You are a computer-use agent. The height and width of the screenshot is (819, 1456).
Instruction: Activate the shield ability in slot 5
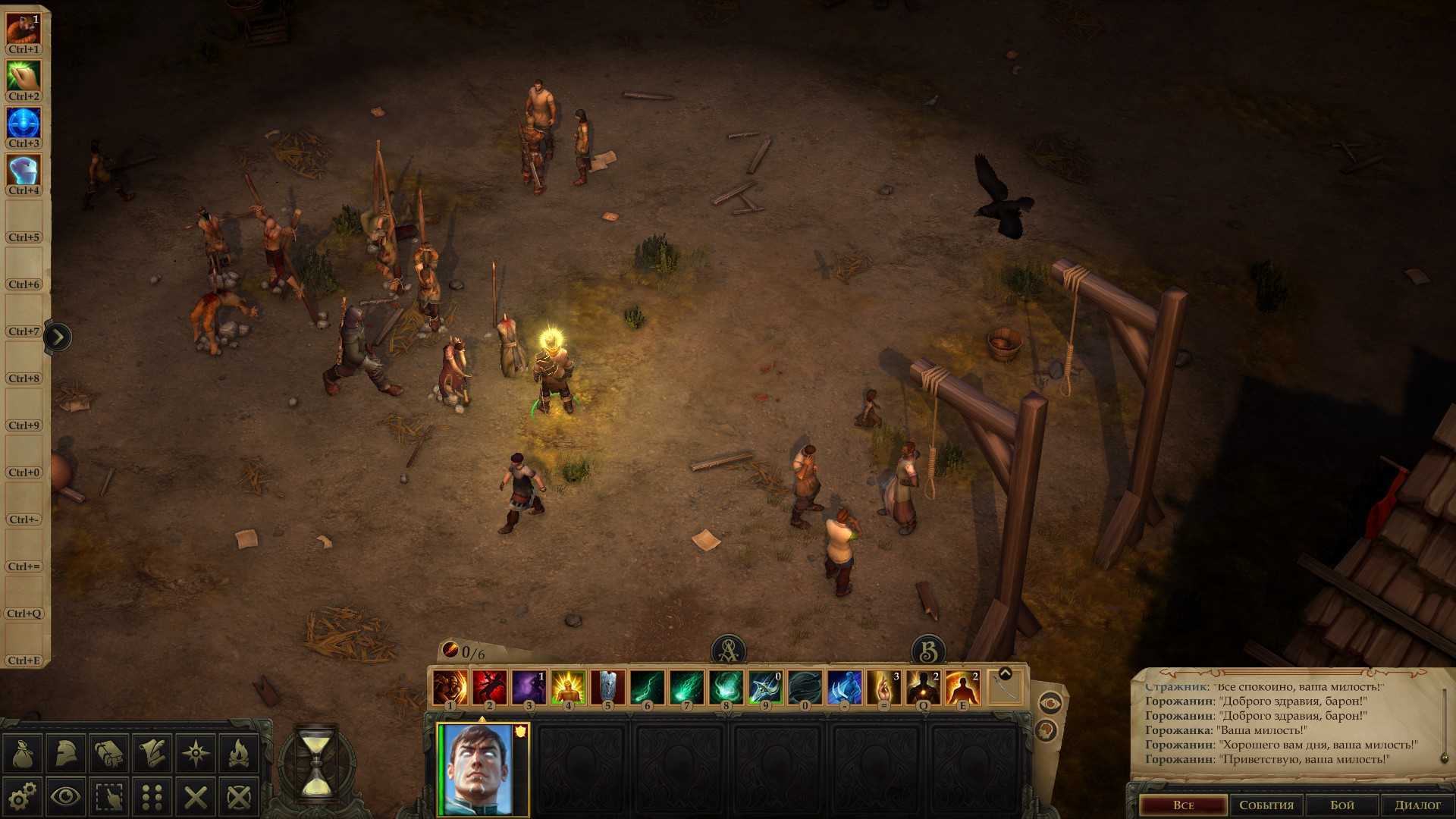(607, 688)
